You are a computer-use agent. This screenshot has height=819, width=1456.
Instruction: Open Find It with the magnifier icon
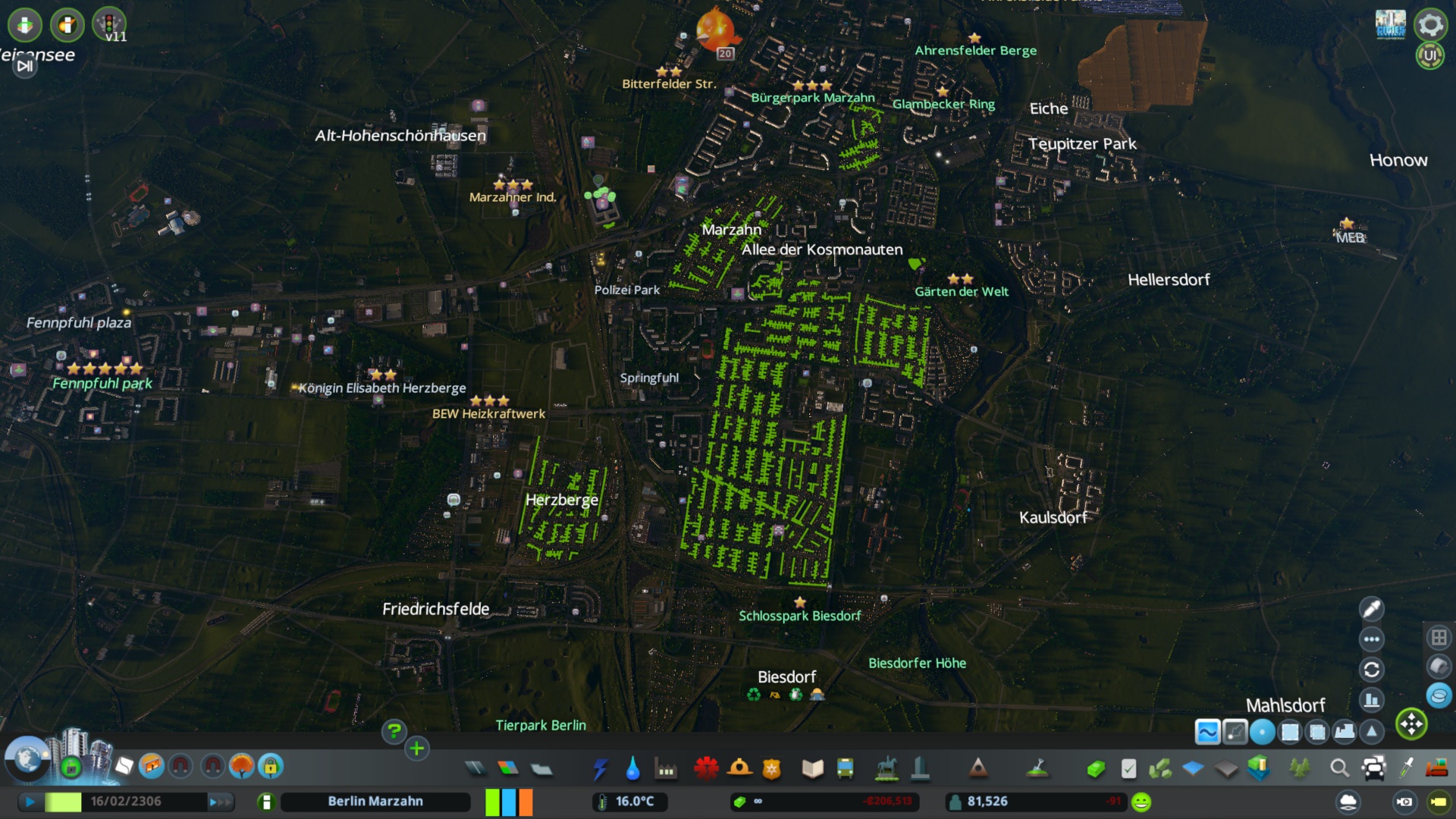[x=1338, y=768]
